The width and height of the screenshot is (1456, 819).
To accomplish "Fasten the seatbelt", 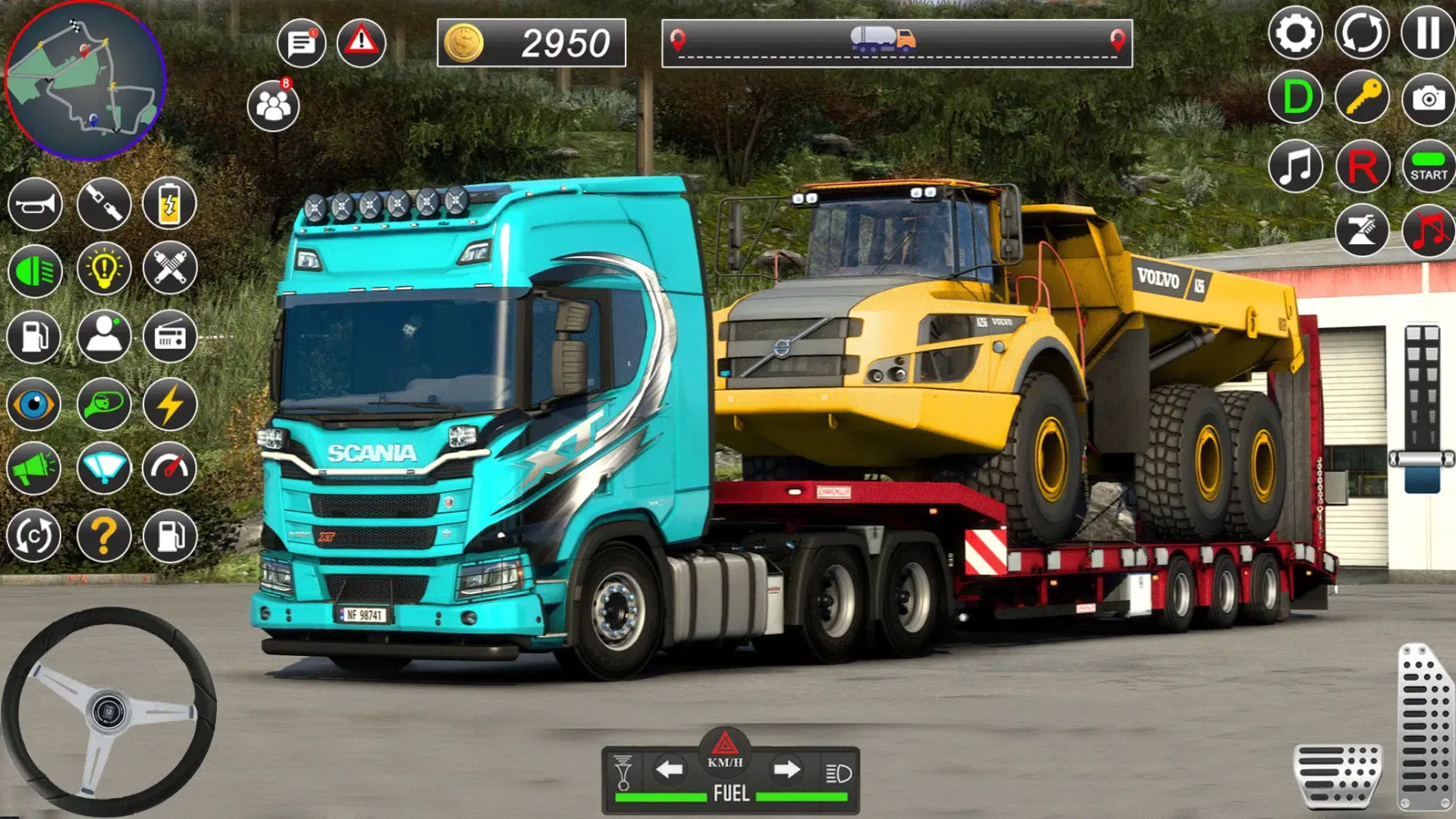I will click(103, 204).
